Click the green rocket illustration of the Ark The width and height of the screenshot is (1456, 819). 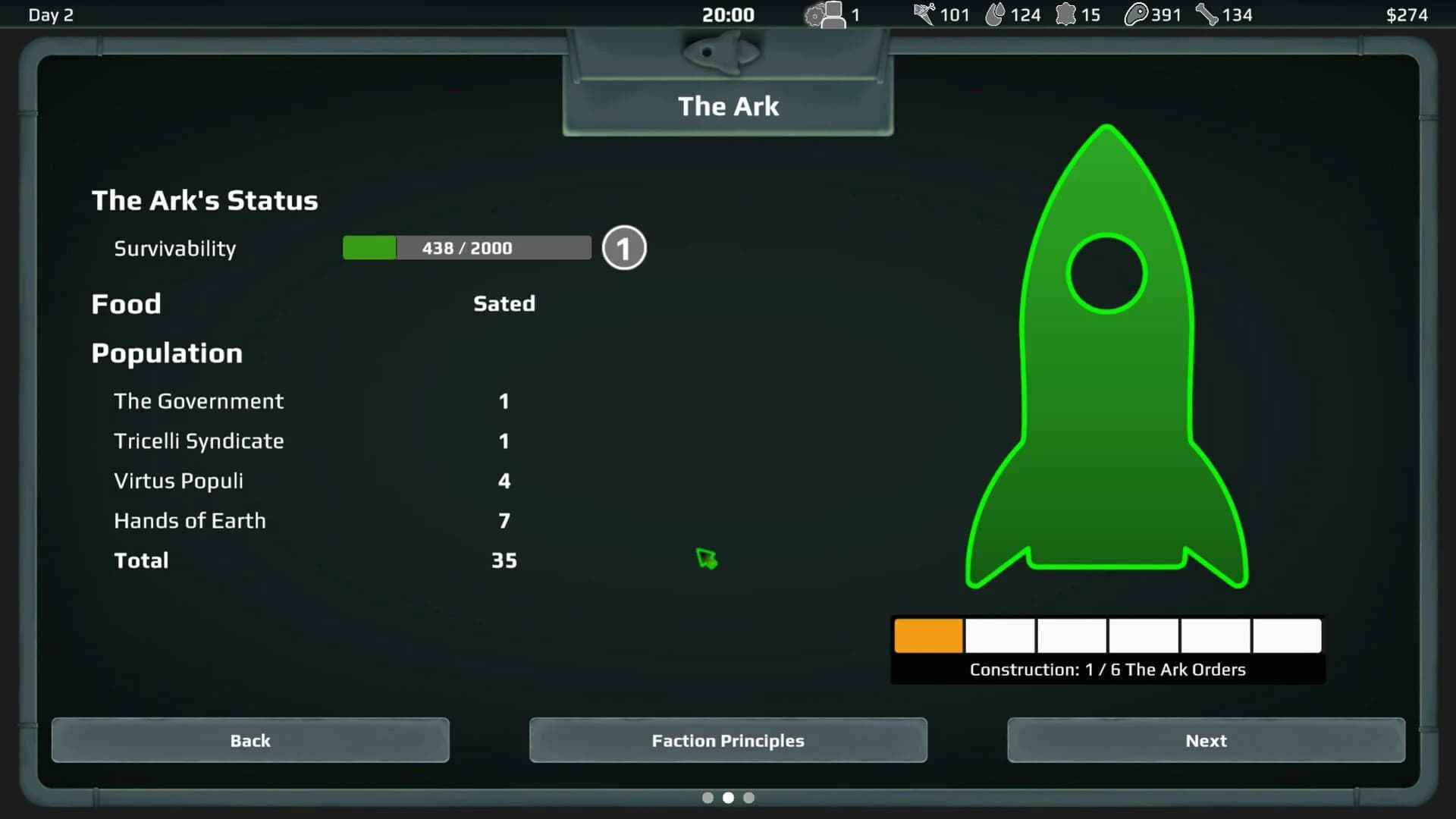1106,356
